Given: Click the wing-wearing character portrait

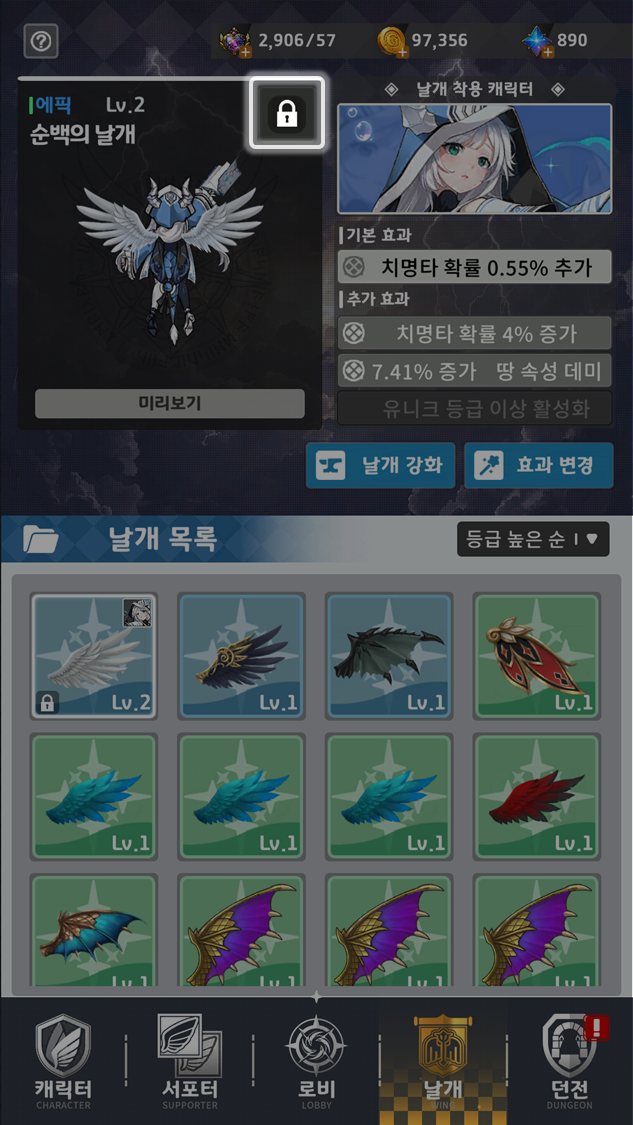Looking at the screenshot, I should click(x=474, y=159).
